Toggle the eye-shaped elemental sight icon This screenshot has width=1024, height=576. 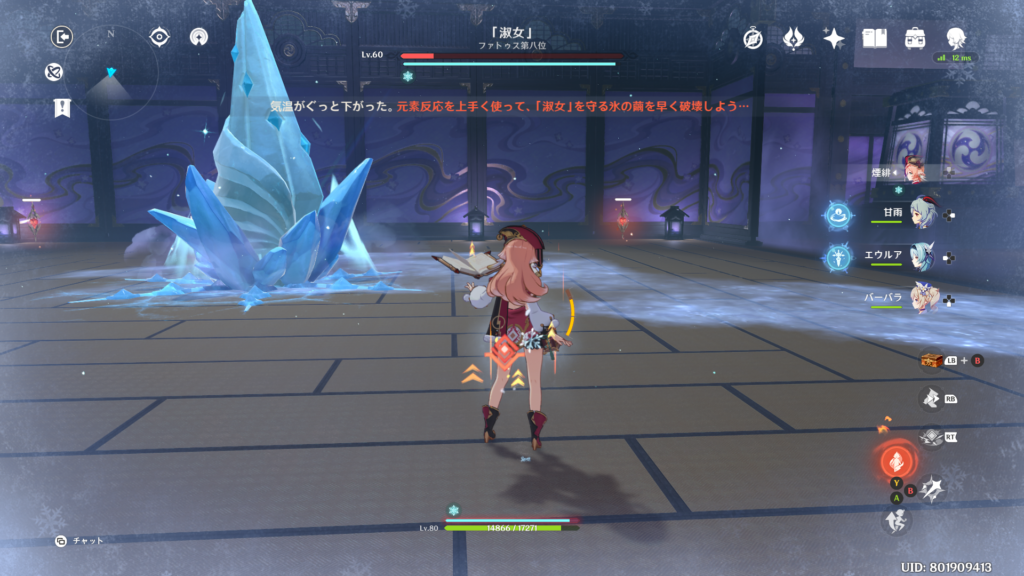click(159, 37)
